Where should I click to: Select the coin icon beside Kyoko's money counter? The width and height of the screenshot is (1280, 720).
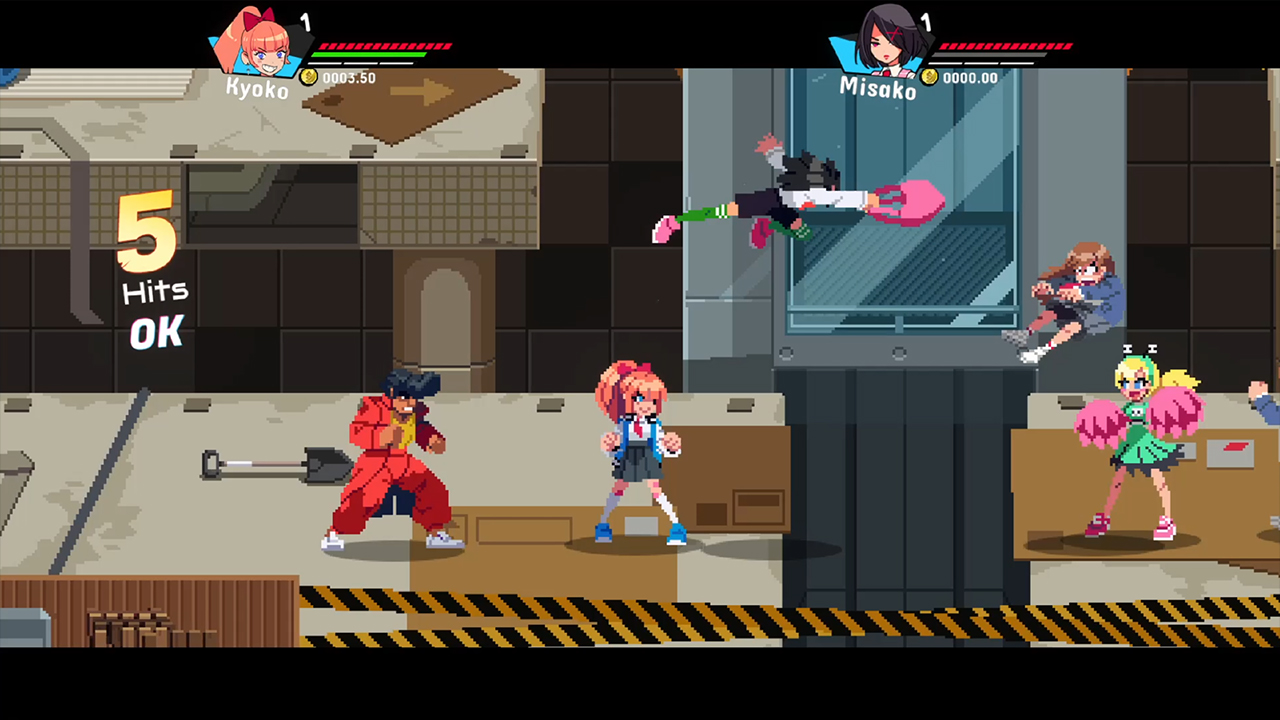point(310,78)
